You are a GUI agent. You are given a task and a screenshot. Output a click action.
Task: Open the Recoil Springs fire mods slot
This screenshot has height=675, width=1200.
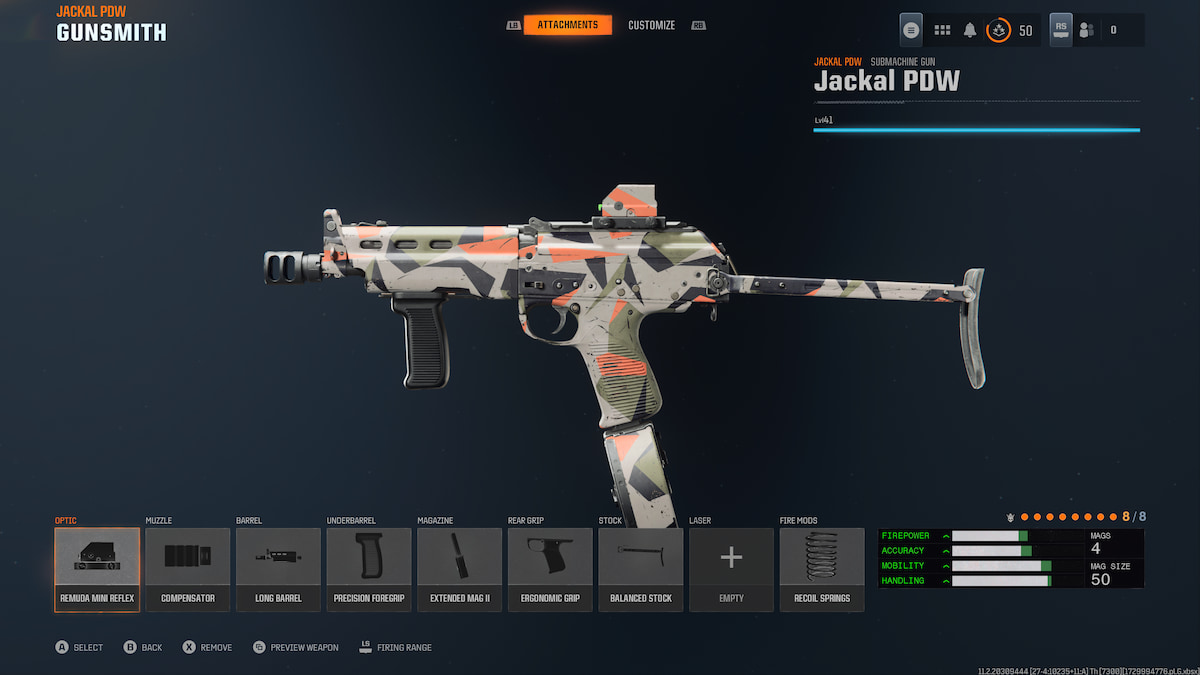pos(822,569)
